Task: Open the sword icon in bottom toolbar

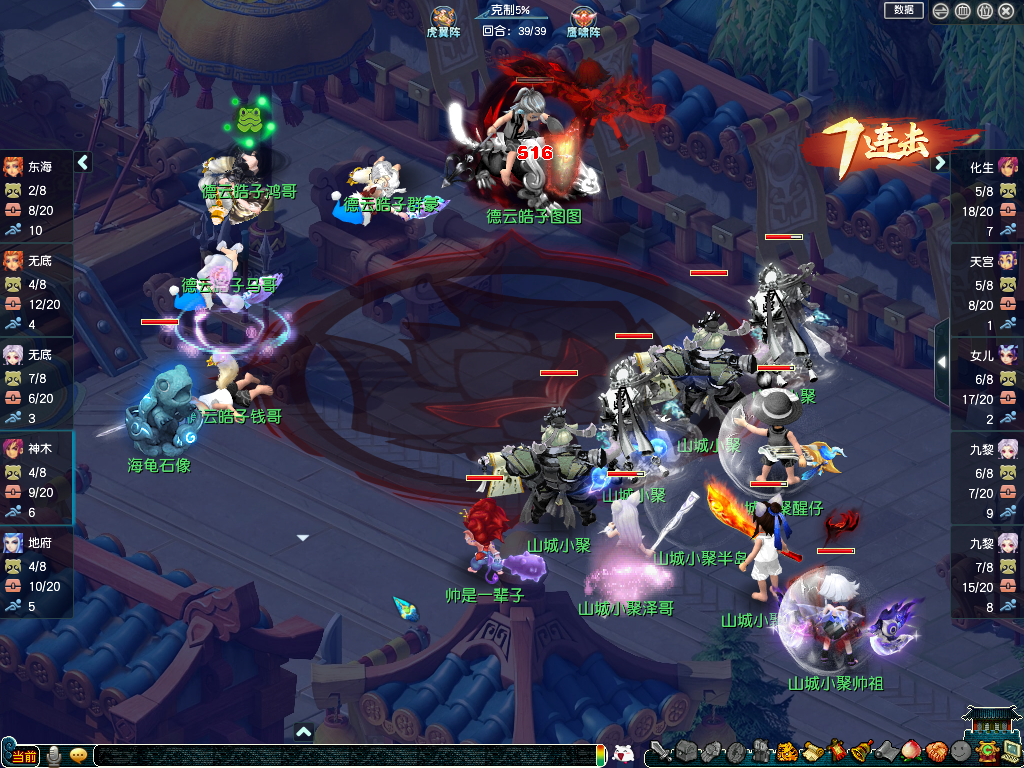Action: (659, 752)
